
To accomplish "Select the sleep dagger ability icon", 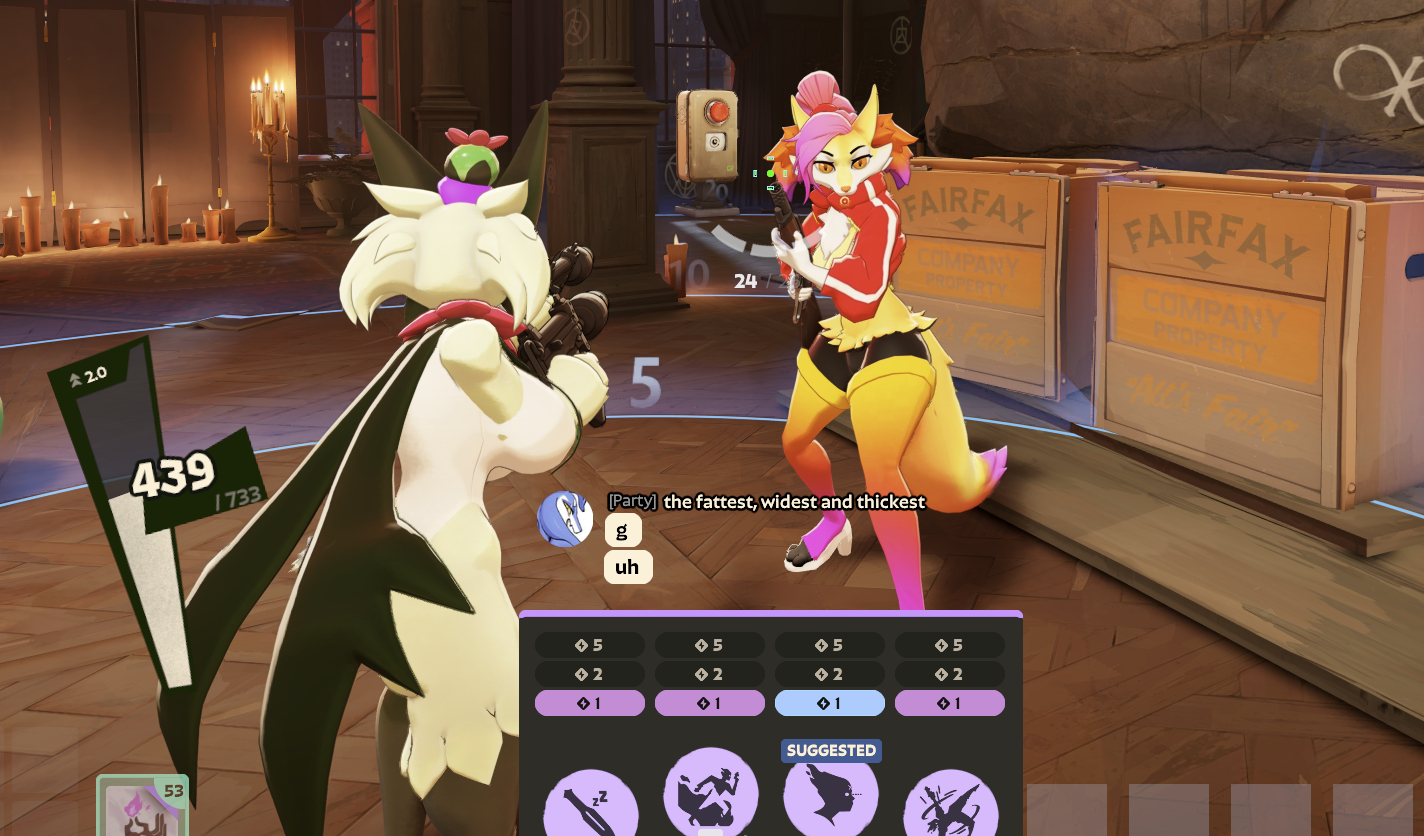I will point(590,805).
